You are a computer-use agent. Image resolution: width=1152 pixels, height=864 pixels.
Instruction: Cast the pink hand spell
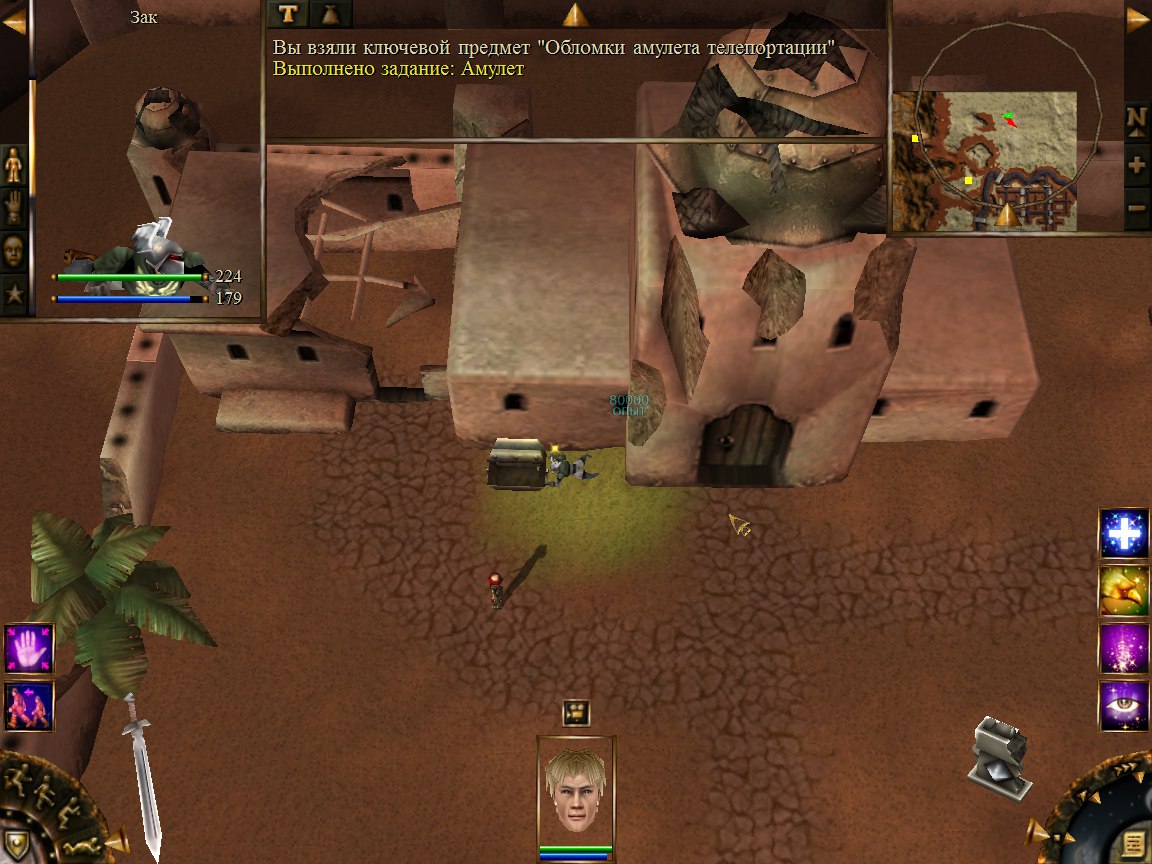click(x=27, y=648)
